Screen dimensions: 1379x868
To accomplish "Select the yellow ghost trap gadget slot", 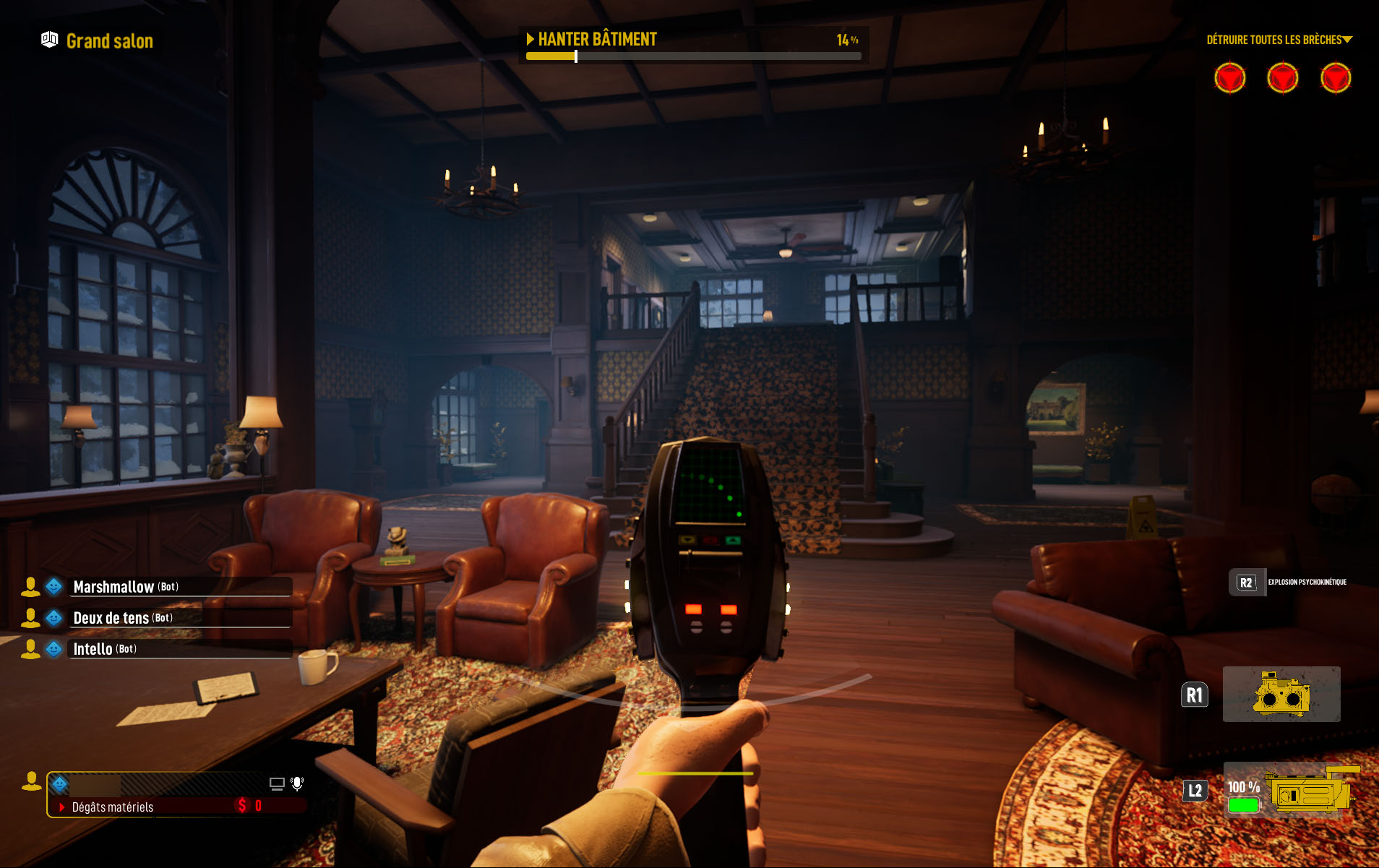I will [1281, 694].
